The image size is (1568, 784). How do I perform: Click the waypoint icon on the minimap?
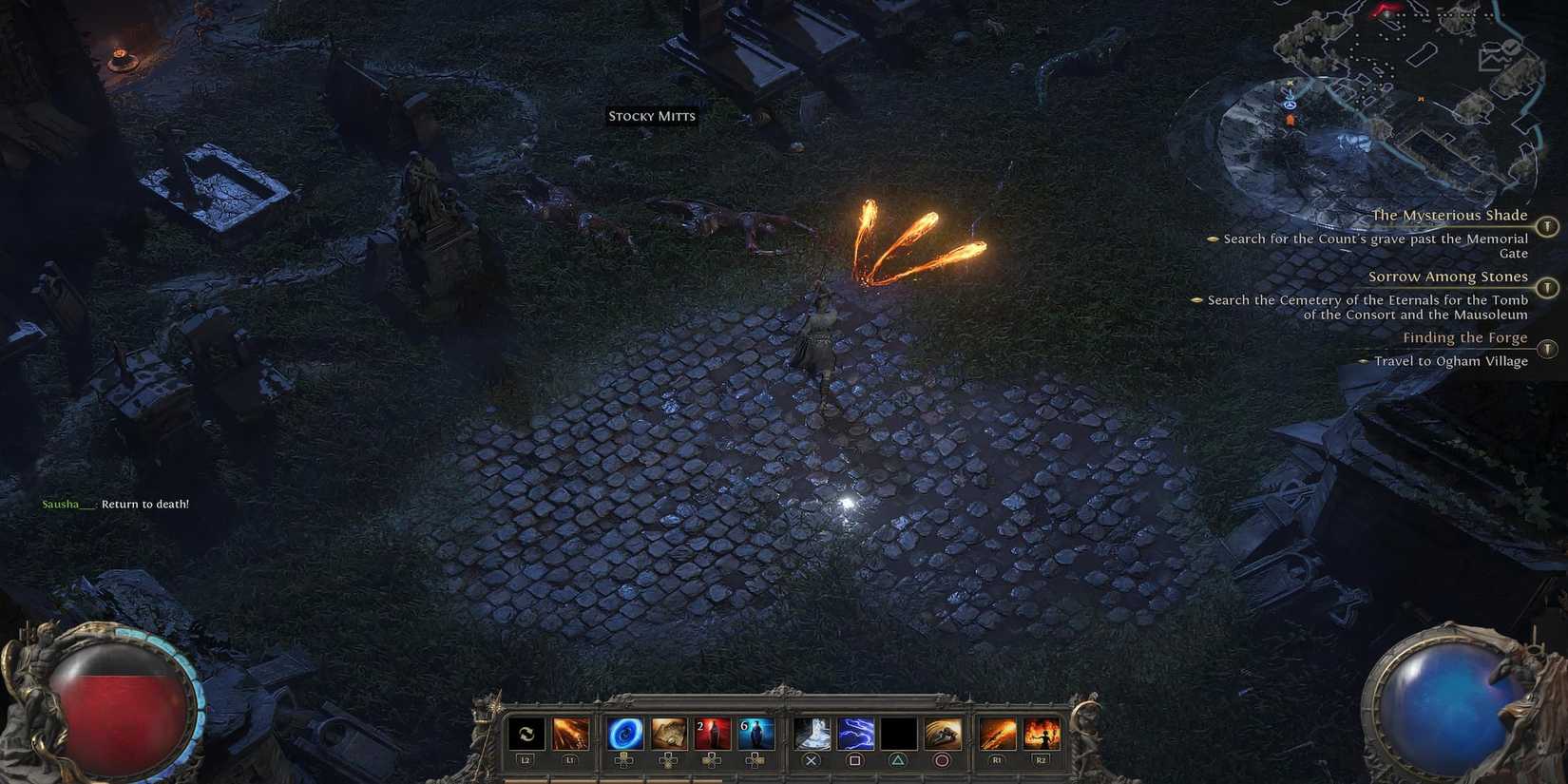1290,105
